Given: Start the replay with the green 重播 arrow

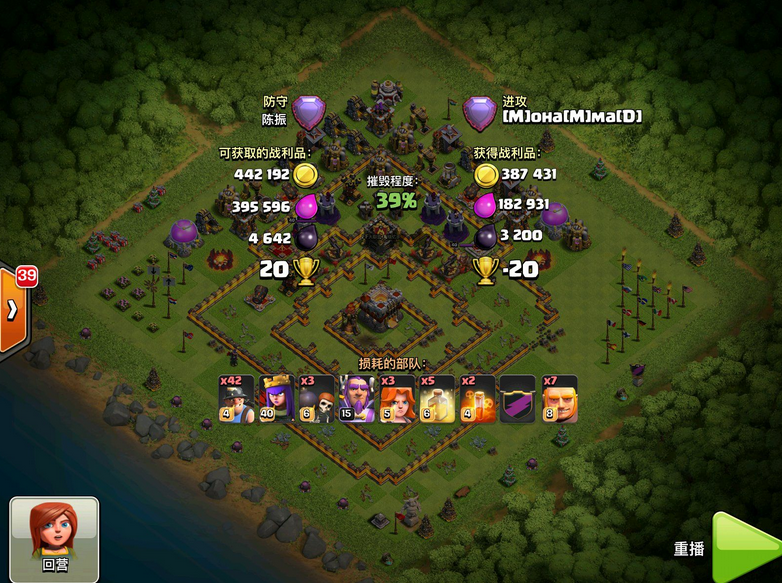Looking at the screenshot, I should pos(746,549).
